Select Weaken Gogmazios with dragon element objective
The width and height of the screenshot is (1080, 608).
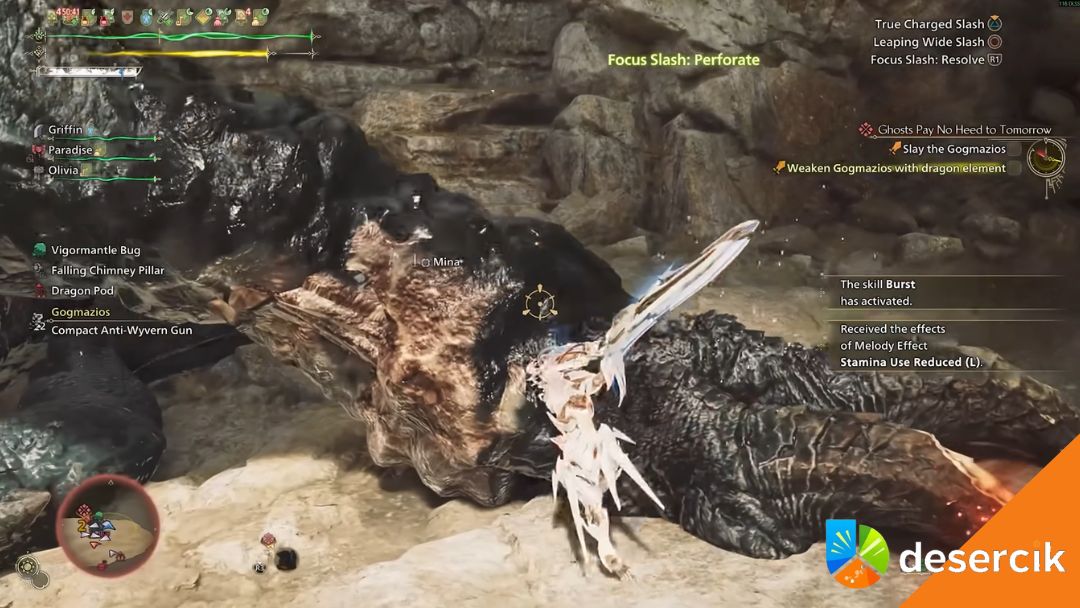896,168
